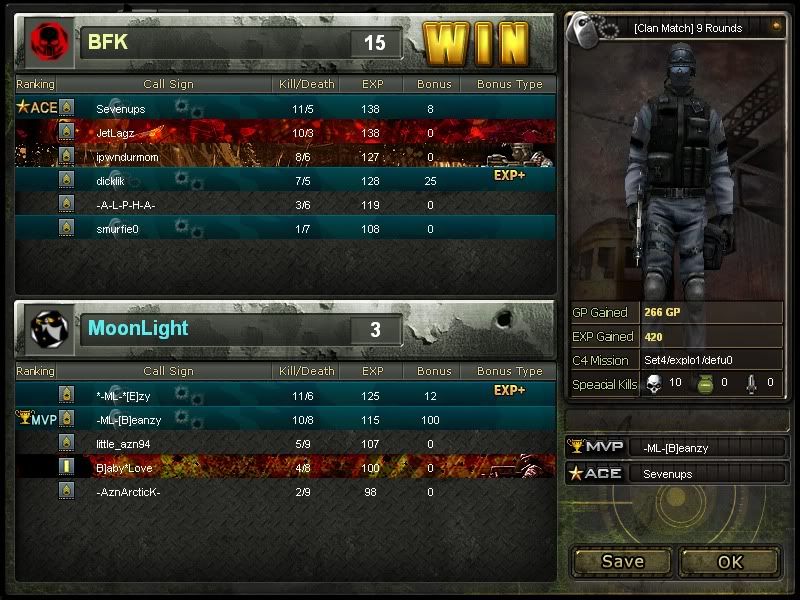The image size is (800, 600).
Task: Click the MoonLight clan emblem
Action: point(50,329)
